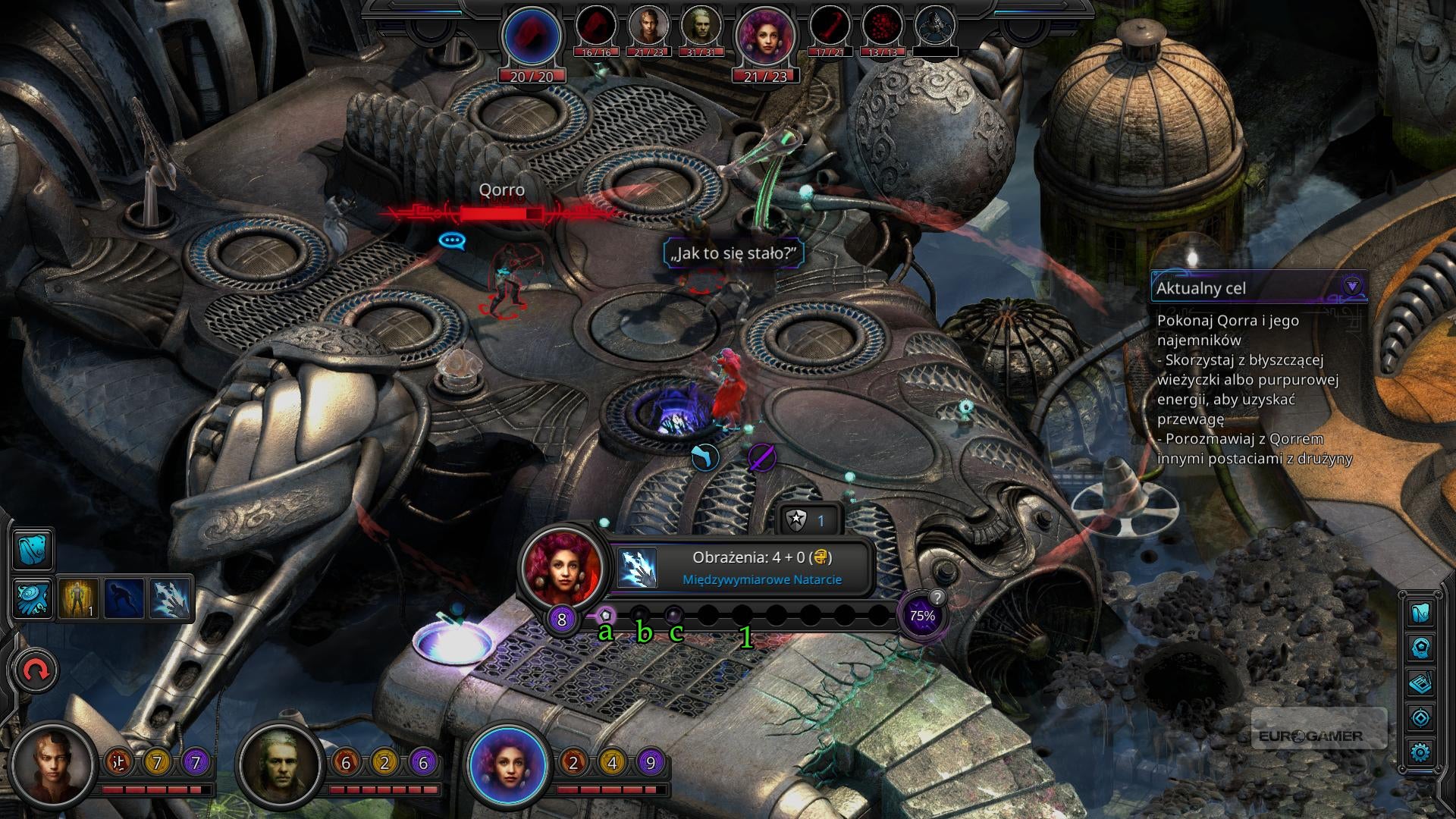Click the Międzywymiarowe Natarcie ability name

coord(761,579)
